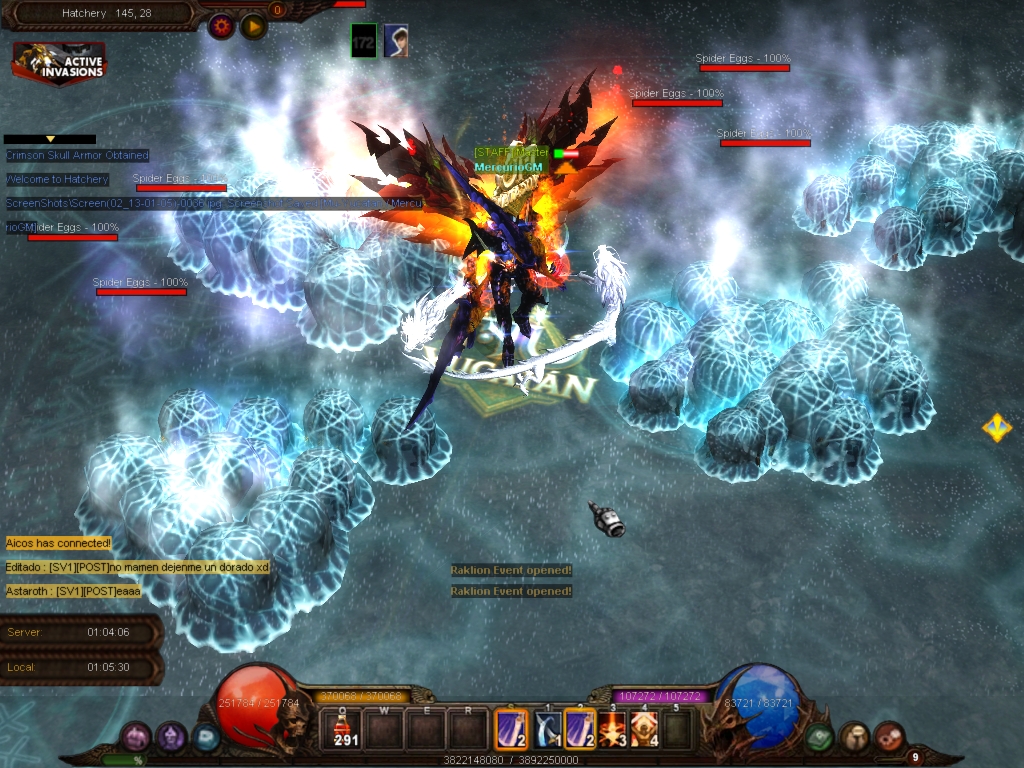This screenshot has height=768, width=1024.
Task: Open the tan round menu button
Action: 854,737
